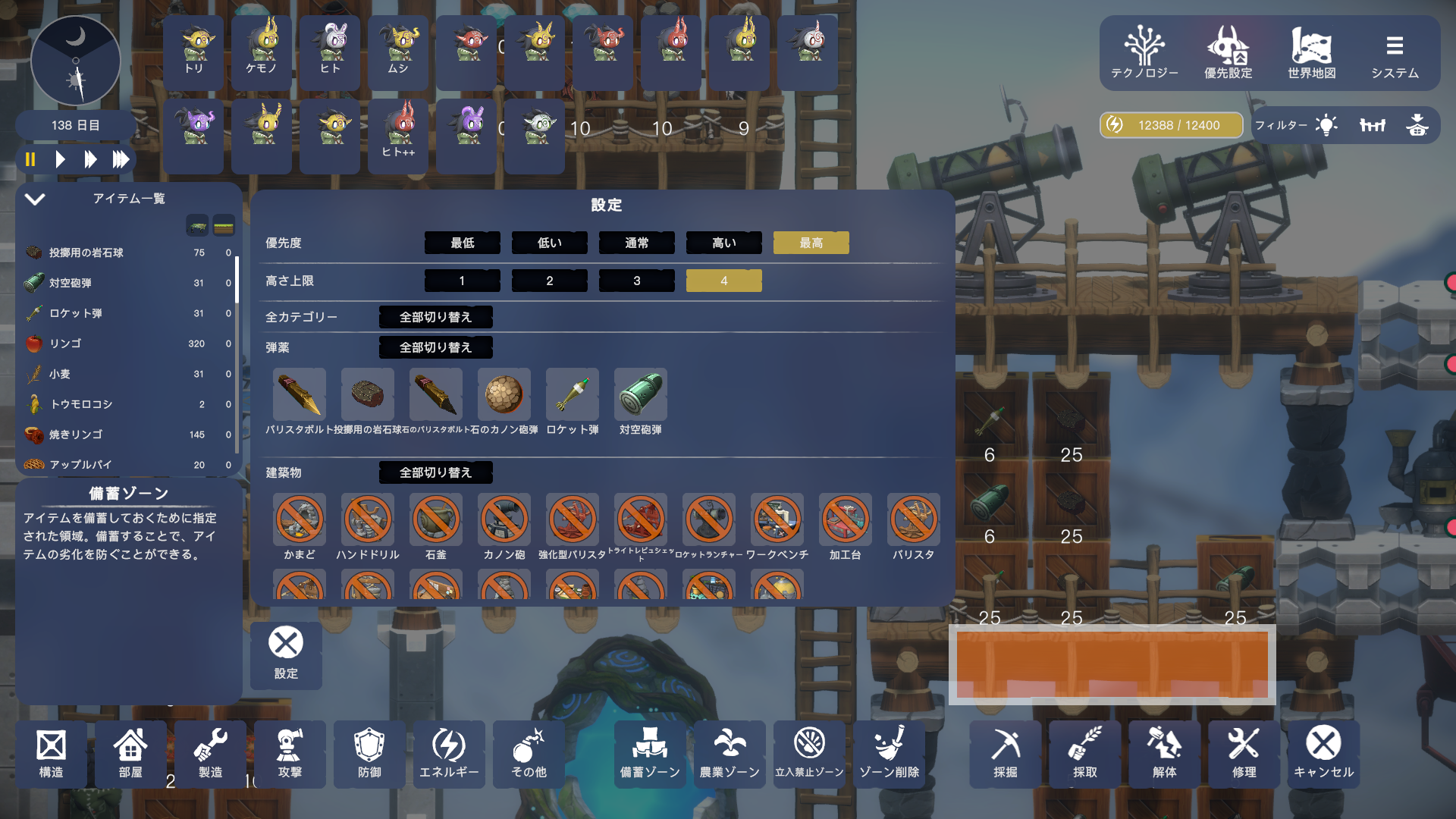Toggle the 対空砲弾 ammo item
Screen dimensions: 1456x819
[x=640, y=395]
